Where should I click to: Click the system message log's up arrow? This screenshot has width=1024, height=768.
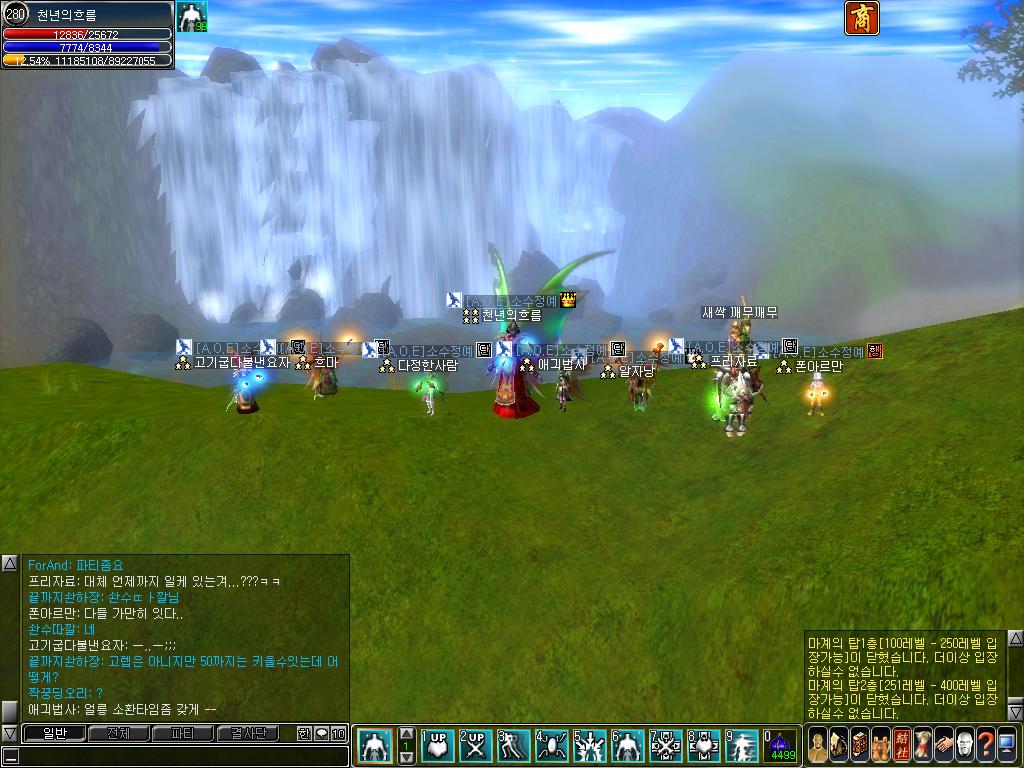1015,638
